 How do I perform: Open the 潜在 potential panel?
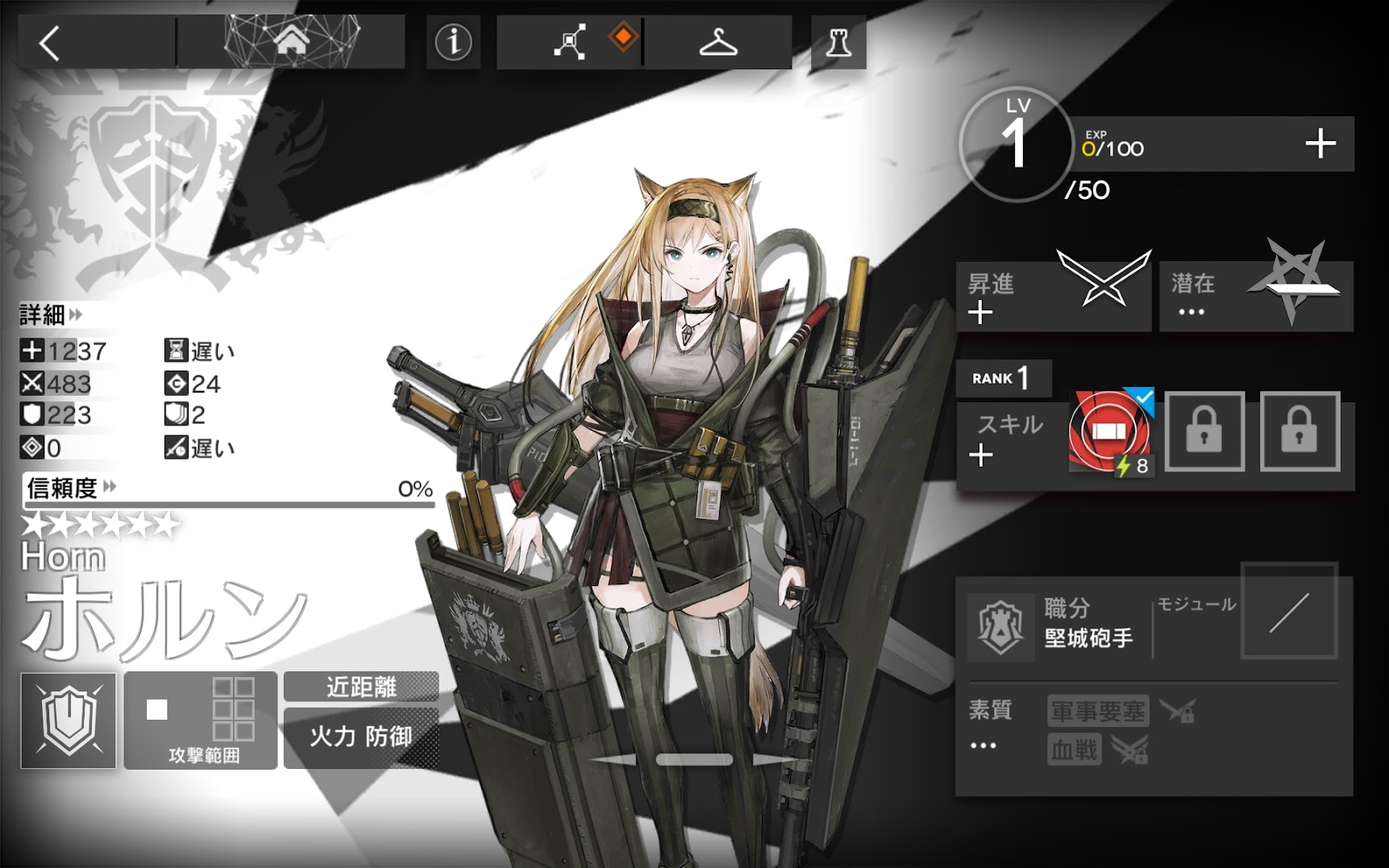[1255, 297]
